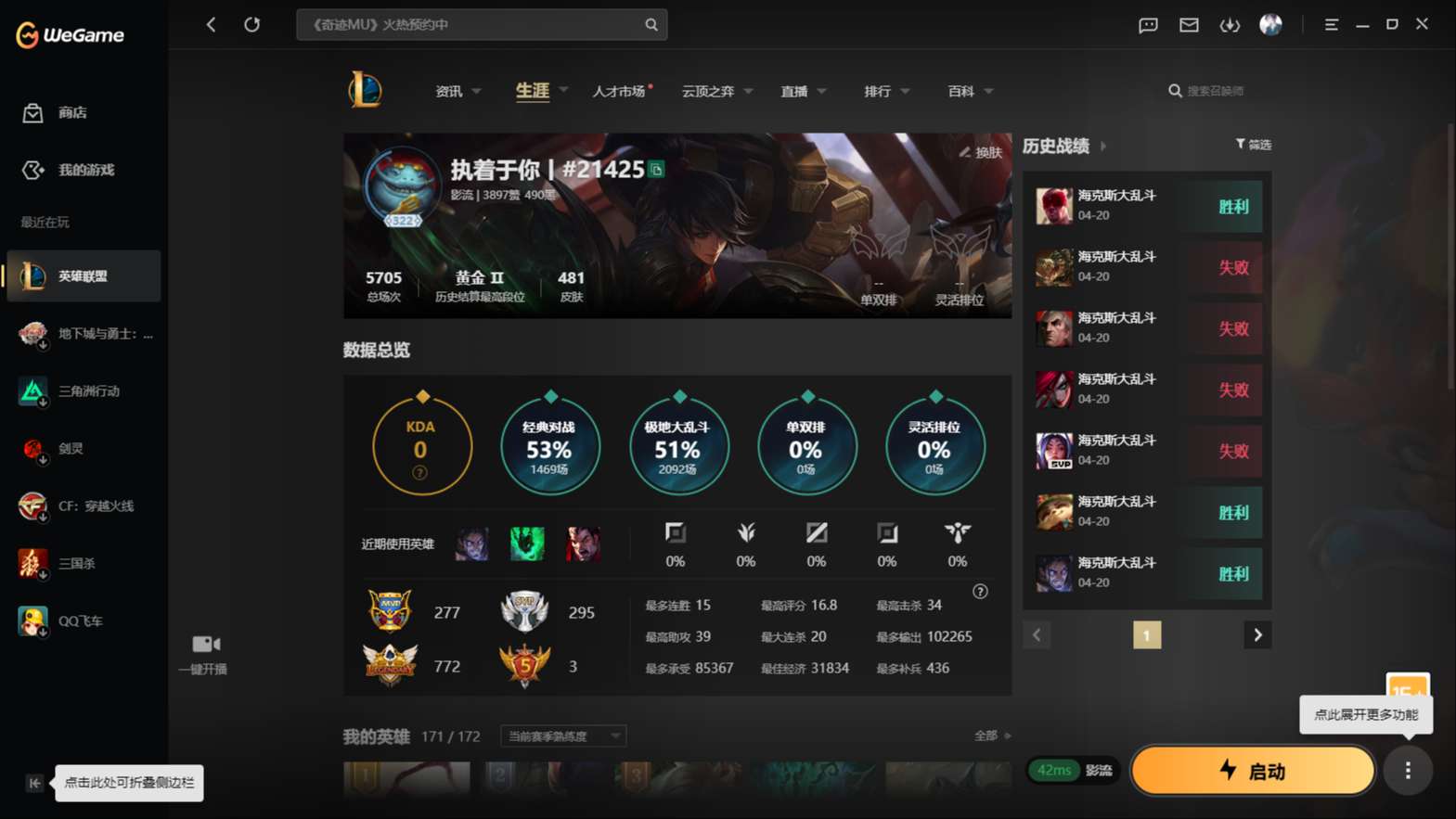The width and height of the screenshot is (1456, 819).
Task: Collapse the sidebar using the bottom-left icon
Action: [x=33, y=783]
